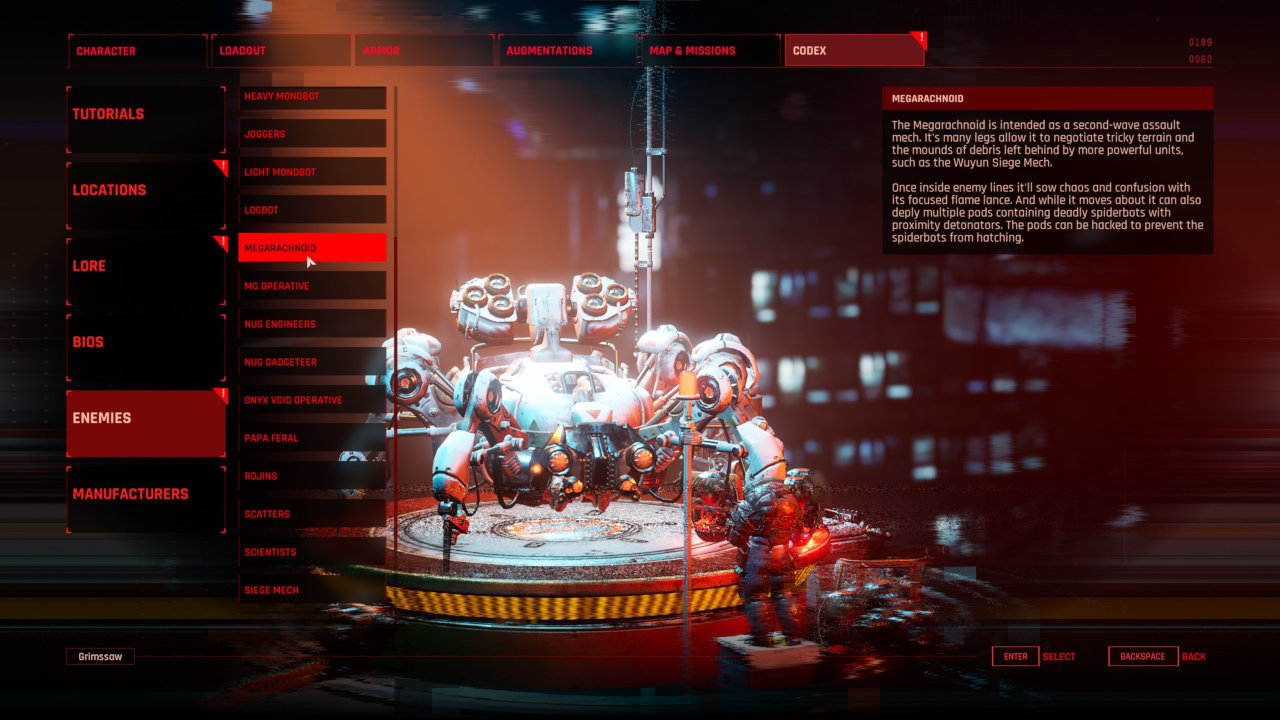Select the Nug Gadgeteer entry
Screen dimensions: 1280x720
point(312,362)
